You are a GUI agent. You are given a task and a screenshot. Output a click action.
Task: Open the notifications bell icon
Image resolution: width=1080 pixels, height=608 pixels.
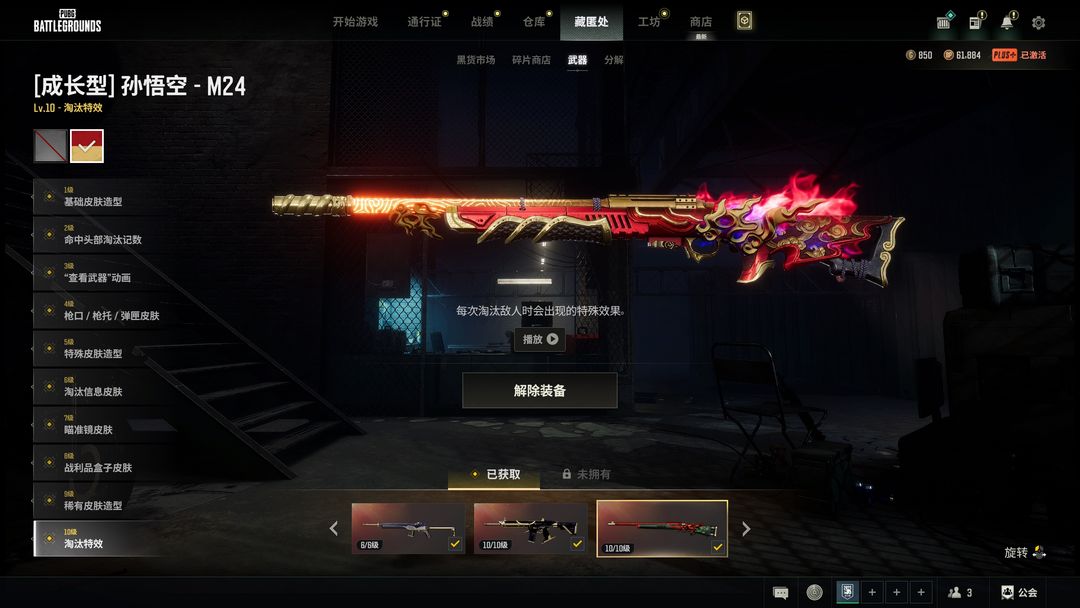(x=1006, y=23)
